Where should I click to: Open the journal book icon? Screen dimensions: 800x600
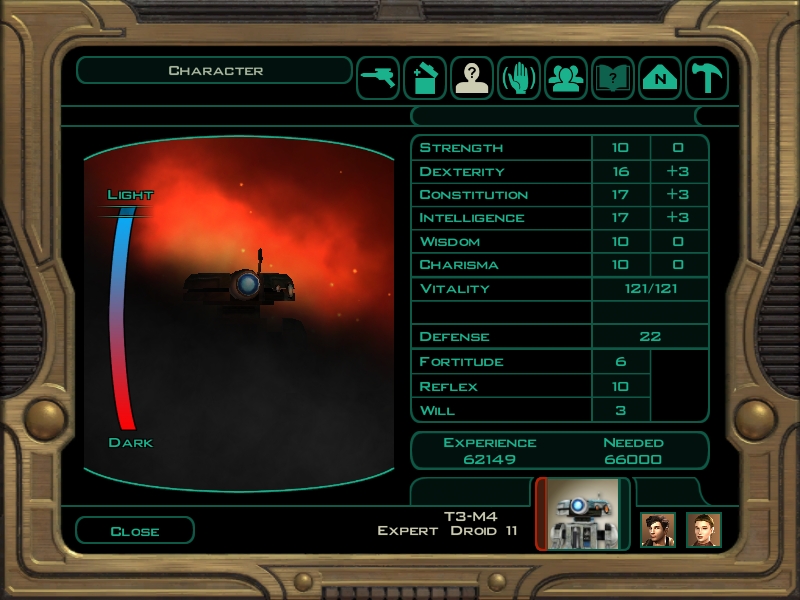[x=613, y=78]
